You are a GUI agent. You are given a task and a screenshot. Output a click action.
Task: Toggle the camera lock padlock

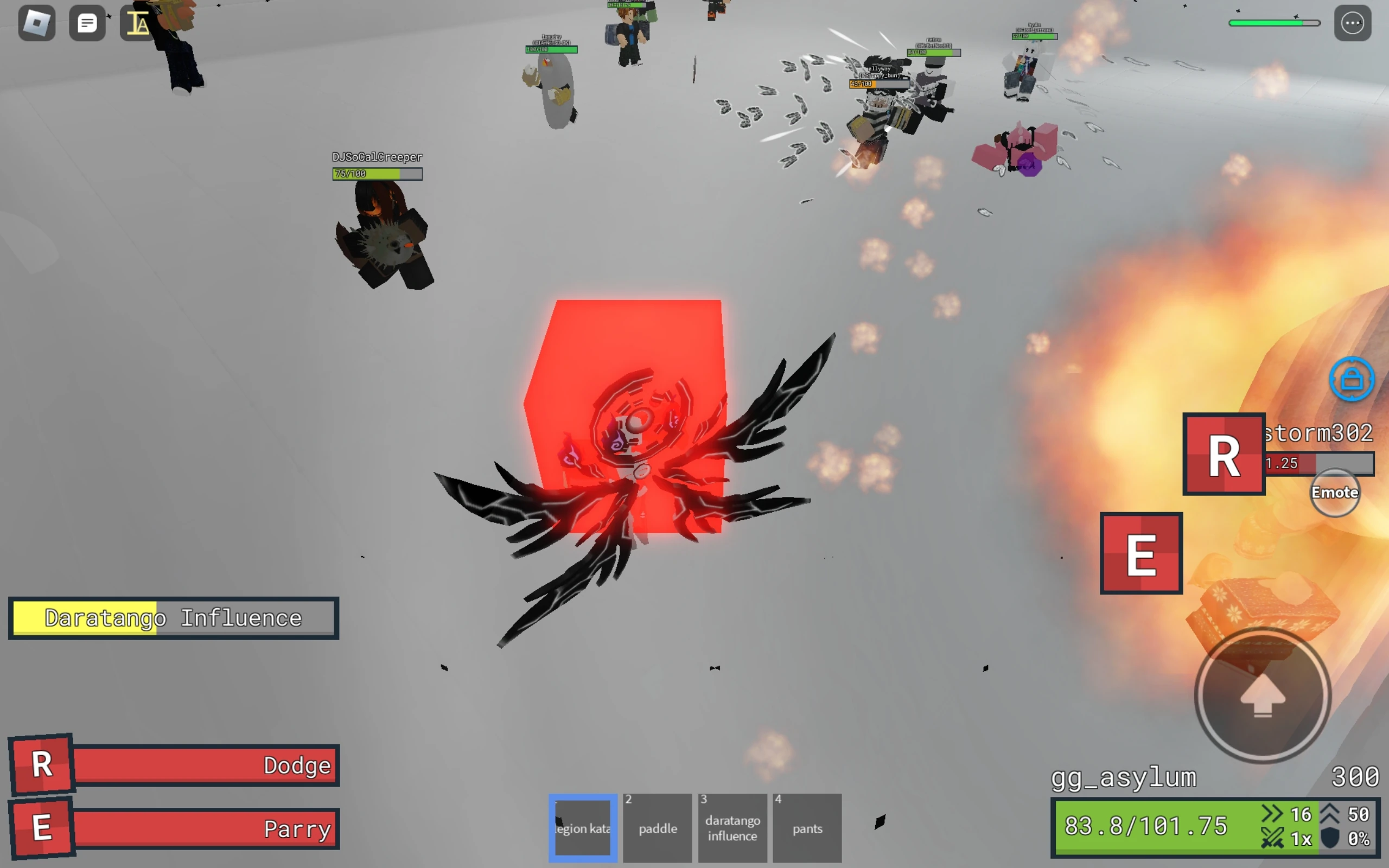coord(1352,378)
